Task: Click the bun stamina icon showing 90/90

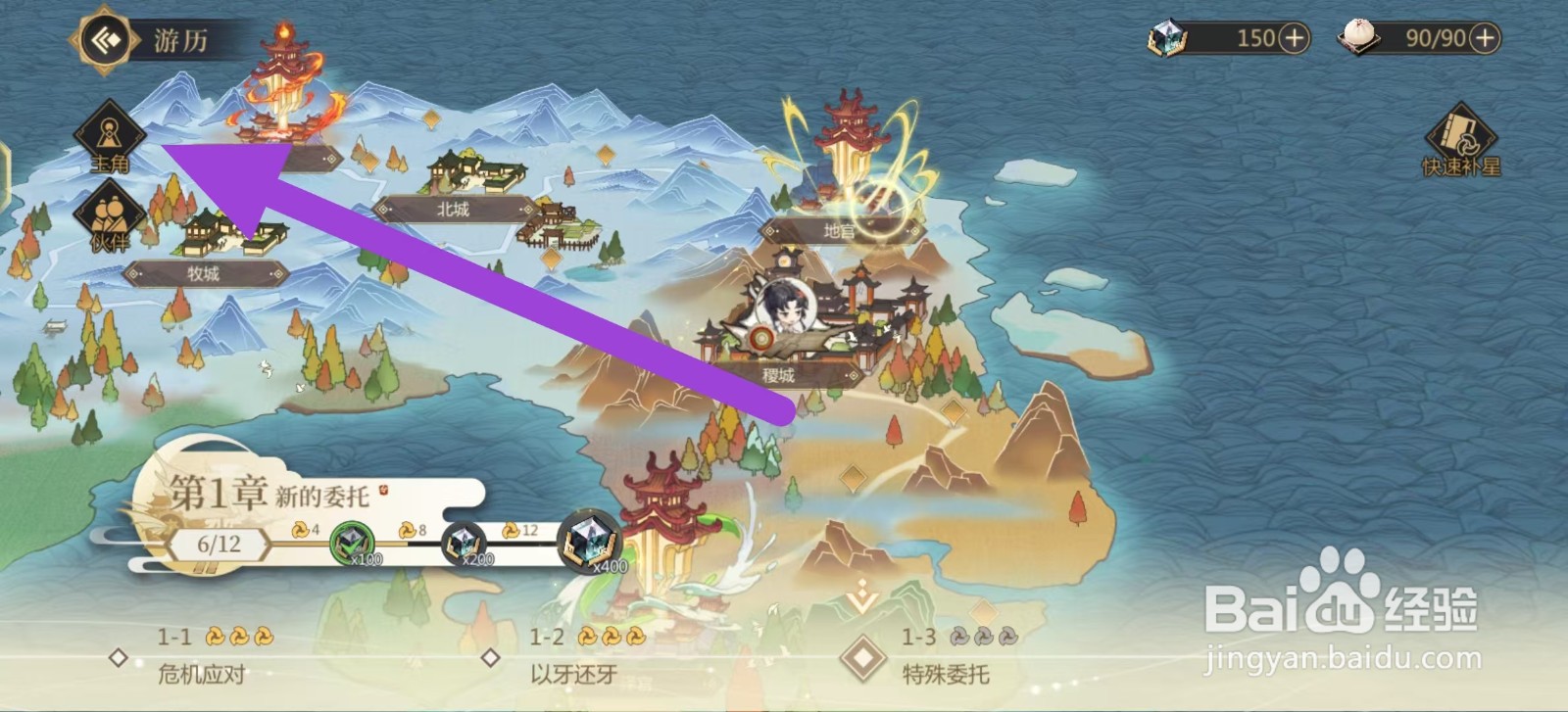Action: click(x=1362, y=39)
